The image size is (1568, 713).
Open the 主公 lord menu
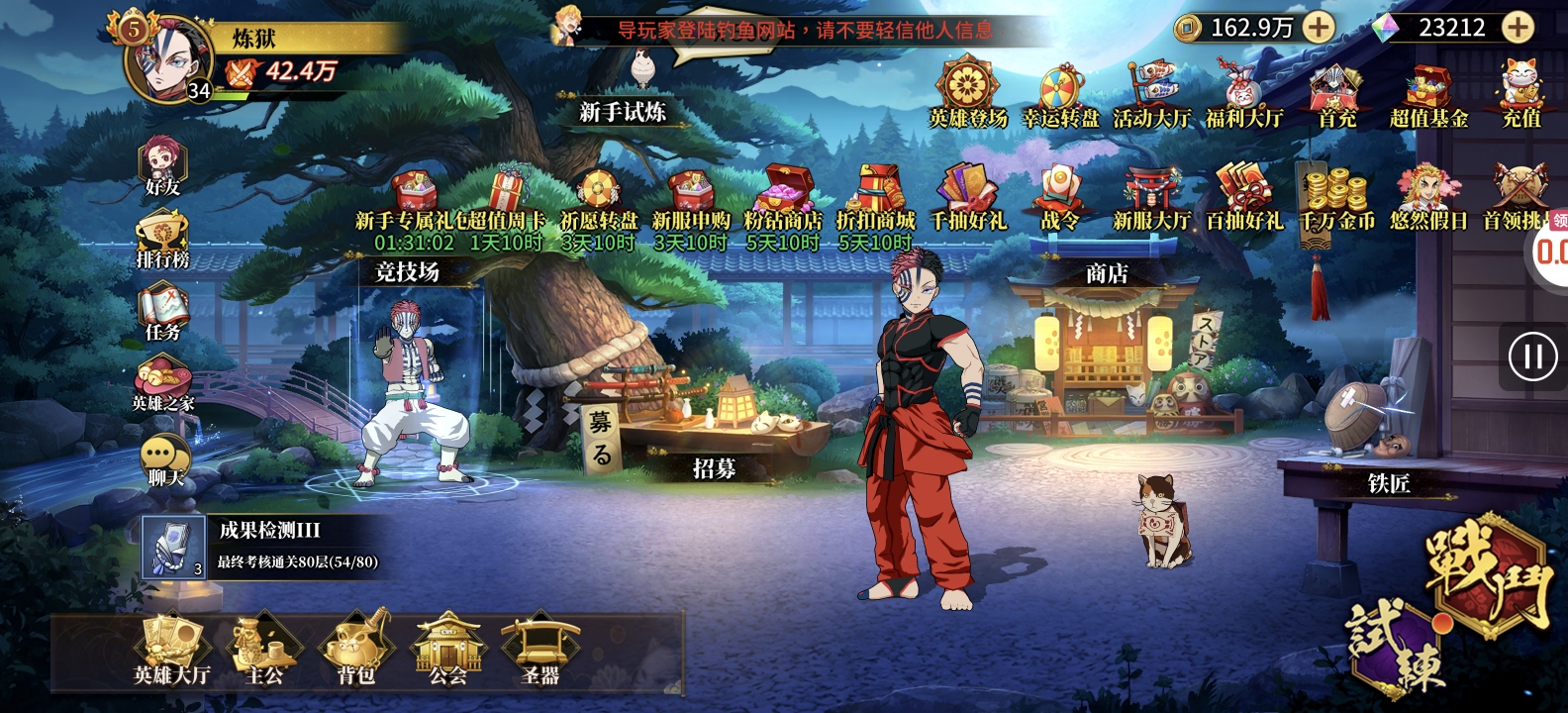tap(264, 650)
